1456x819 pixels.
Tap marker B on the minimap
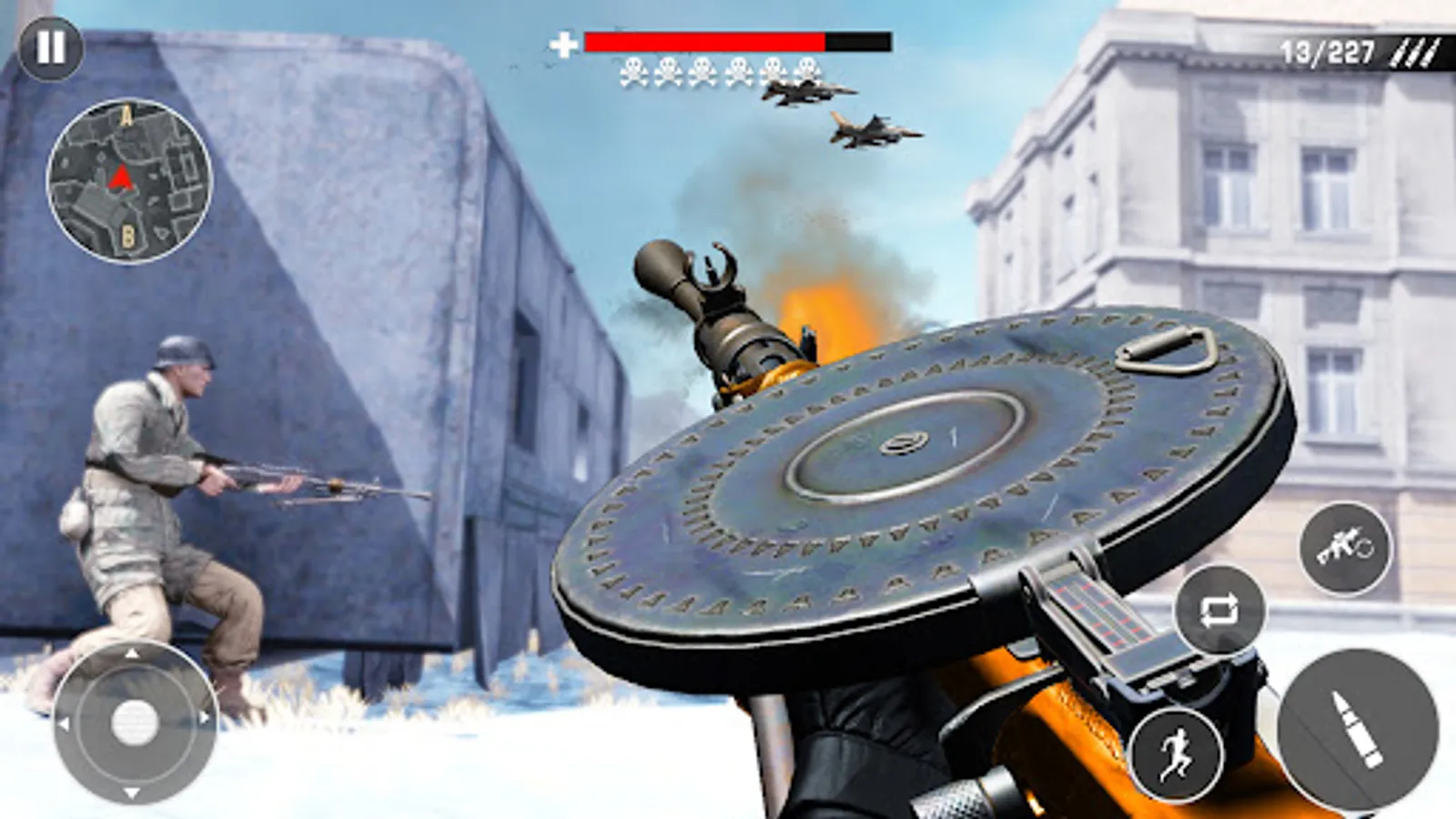[130, 235]
